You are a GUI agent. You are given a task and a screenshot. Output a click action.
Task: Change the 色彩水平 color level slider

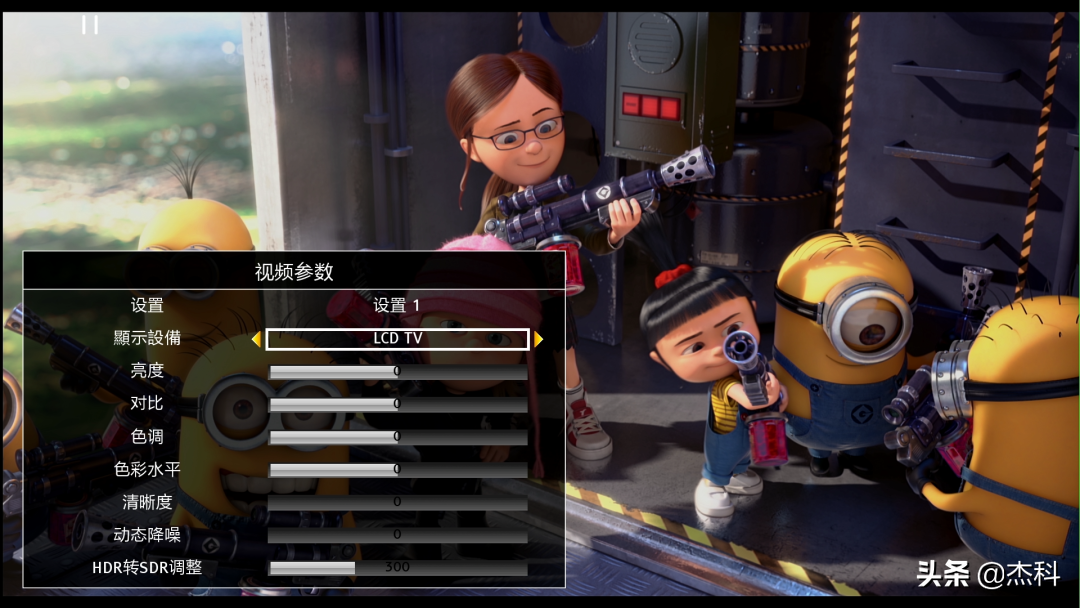[x=397, y=469]
